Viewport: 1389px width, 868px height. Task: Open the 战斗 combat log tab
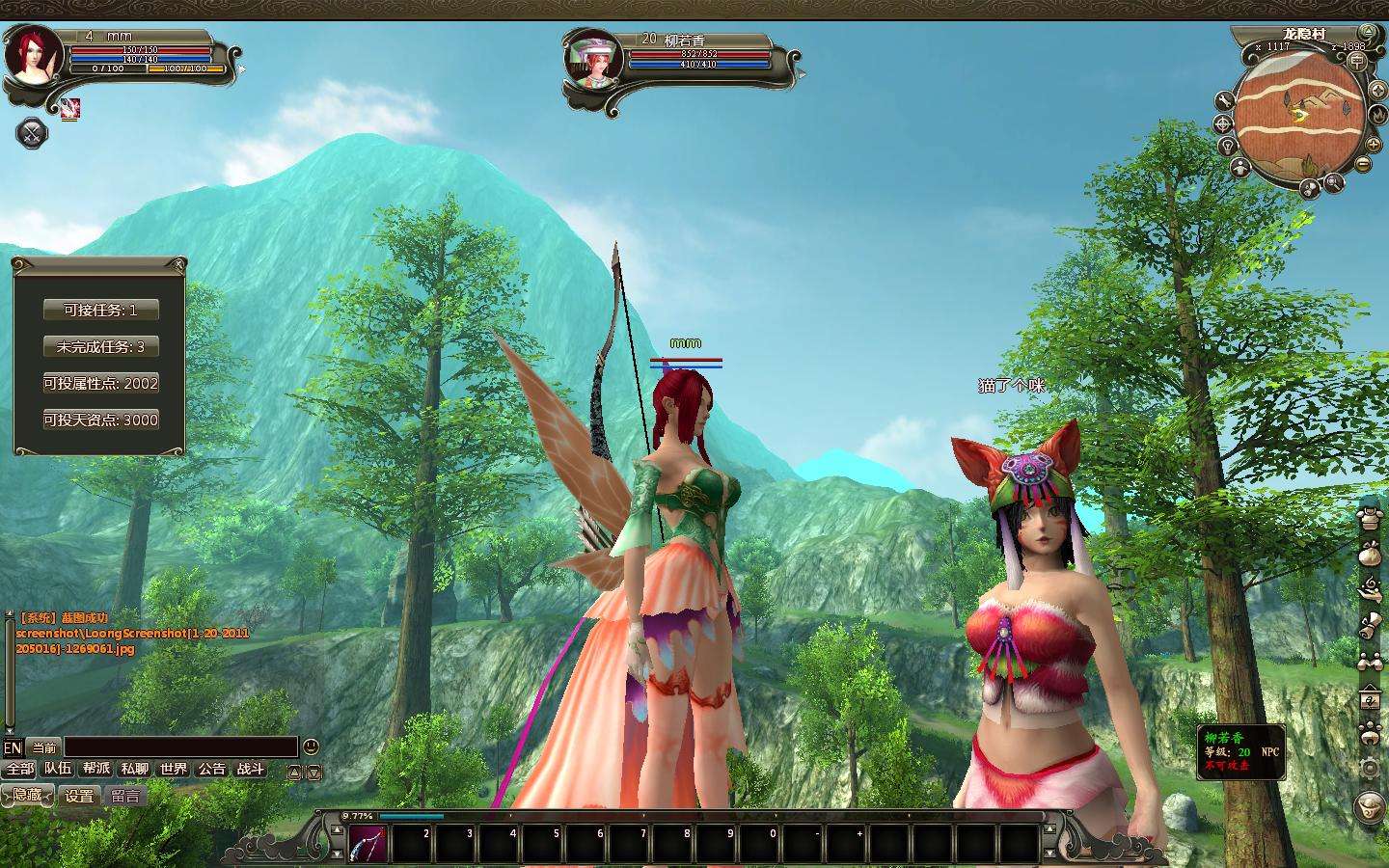tap(251, 770)
